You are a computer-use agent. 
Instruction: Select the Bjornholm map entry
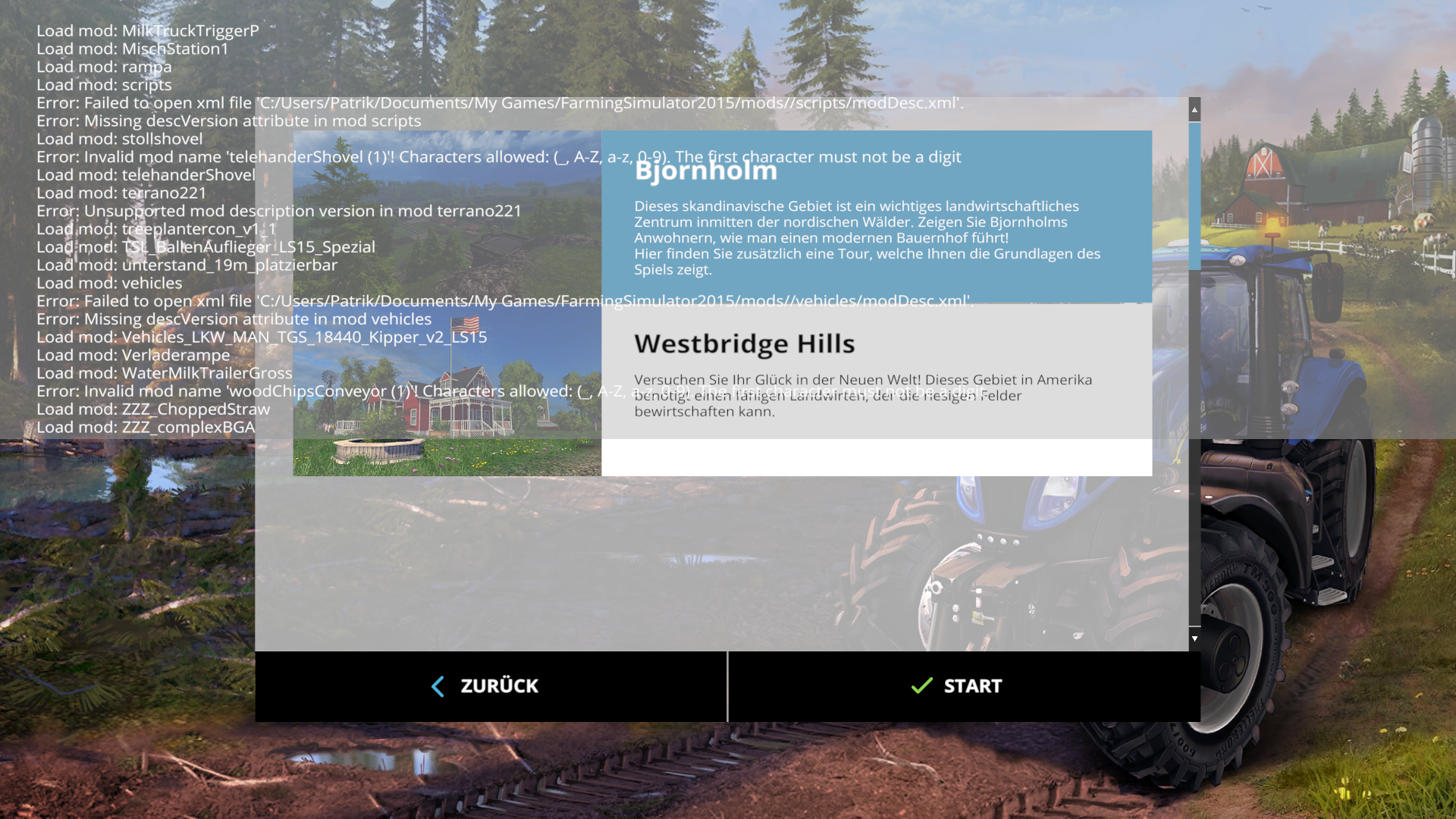(x=876, y=218)
